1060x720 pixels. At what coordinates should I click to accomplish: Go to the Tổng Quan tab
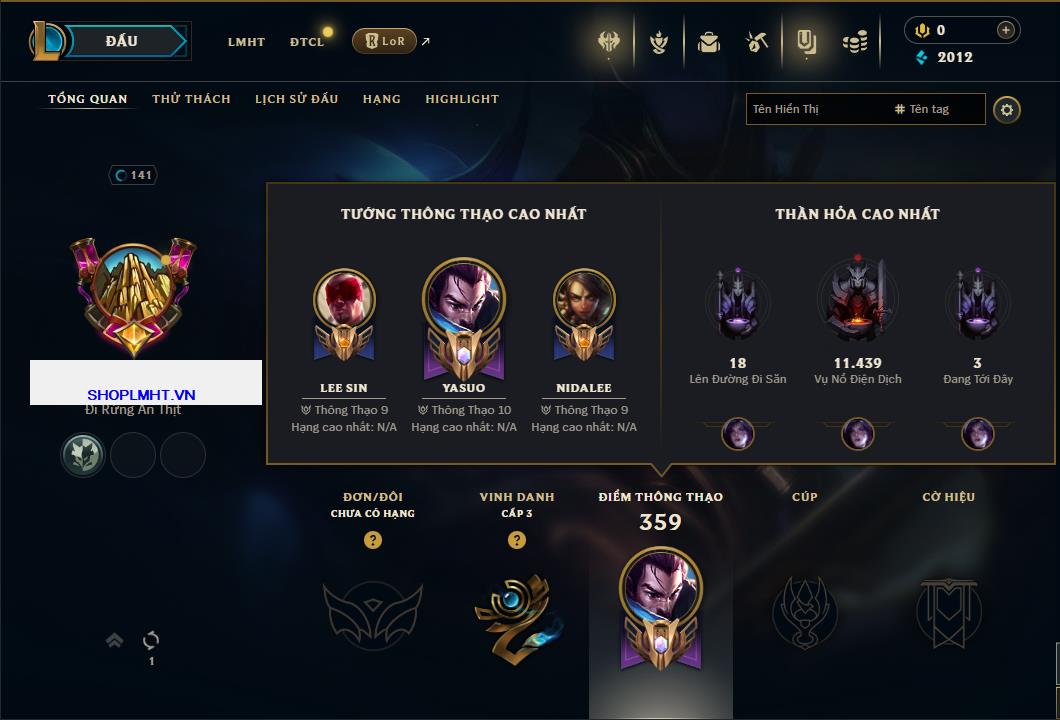click(x=88, y=99)
